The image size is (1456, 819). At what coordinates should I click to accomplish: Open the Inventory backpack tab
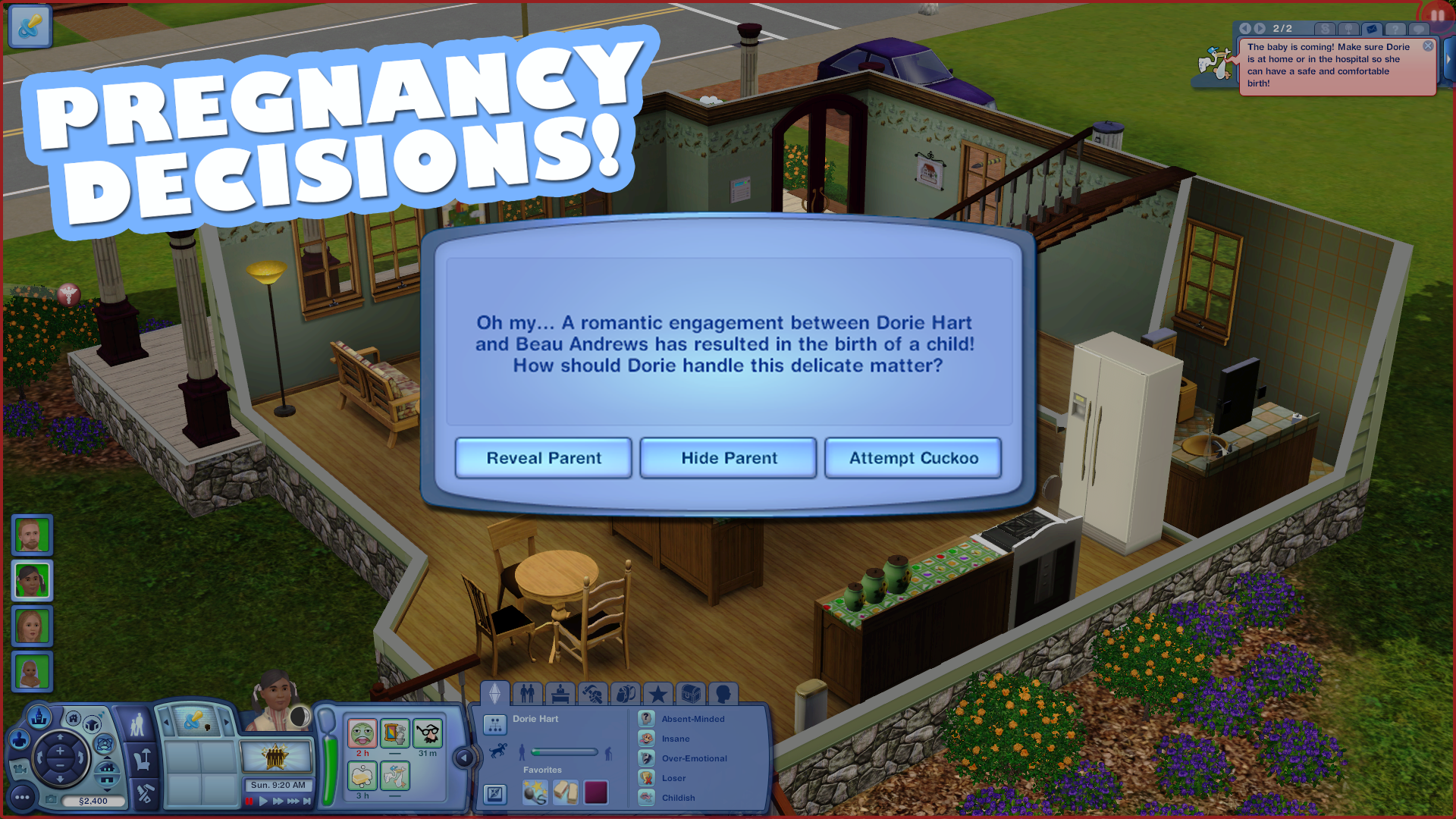pos(626,693)
